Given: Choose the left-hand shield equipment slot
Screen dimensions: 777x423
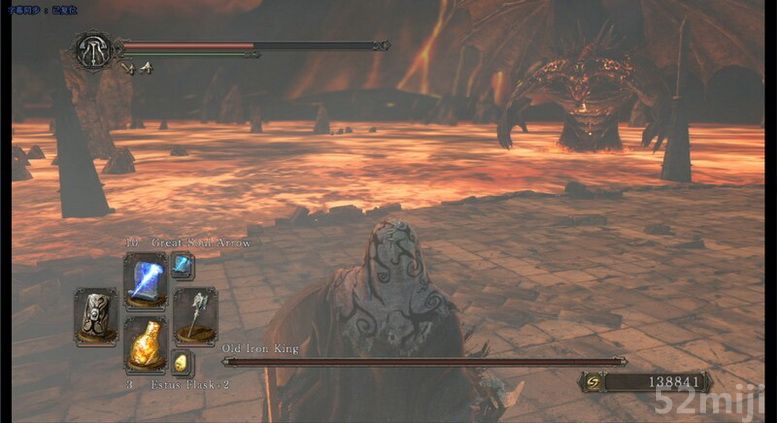Looking at the screenshot, I should click(96, 315).
